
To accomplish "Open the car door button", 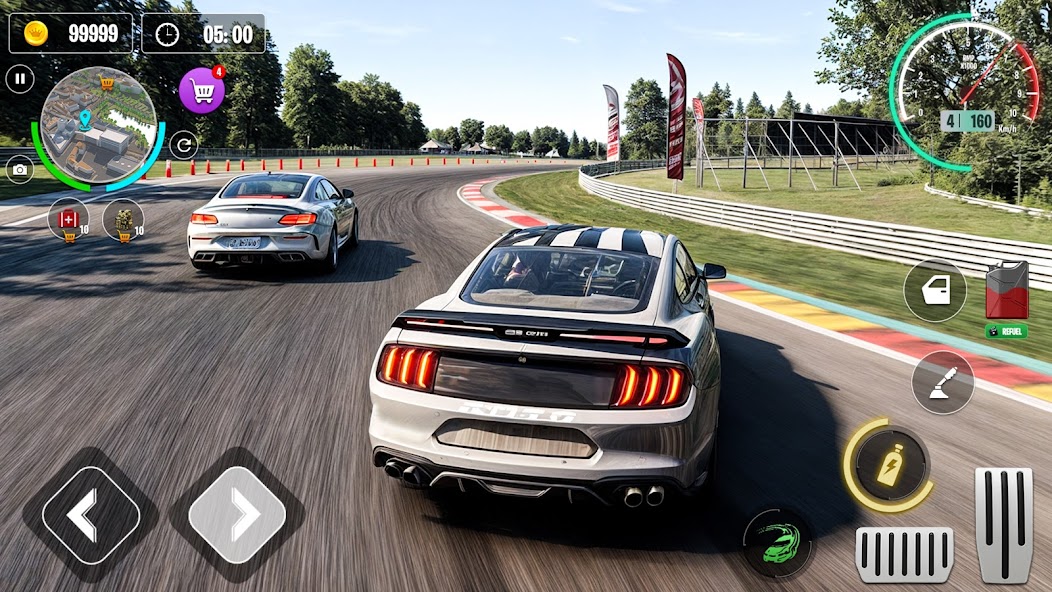I will point(935,291).
